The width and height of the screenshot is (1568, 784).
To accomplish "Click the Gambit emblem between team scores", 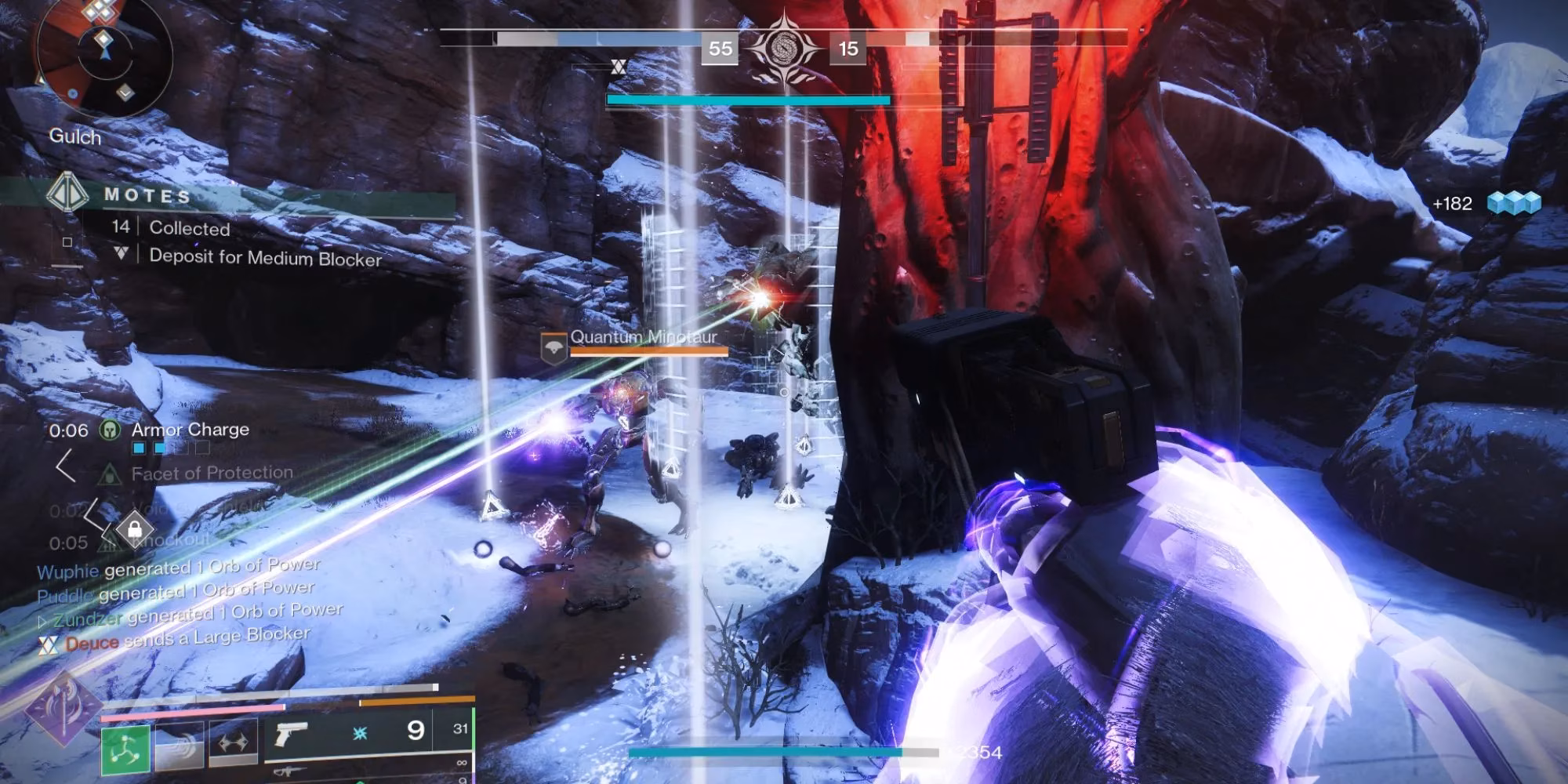I will pyautogui.click(x=783, y=49).
